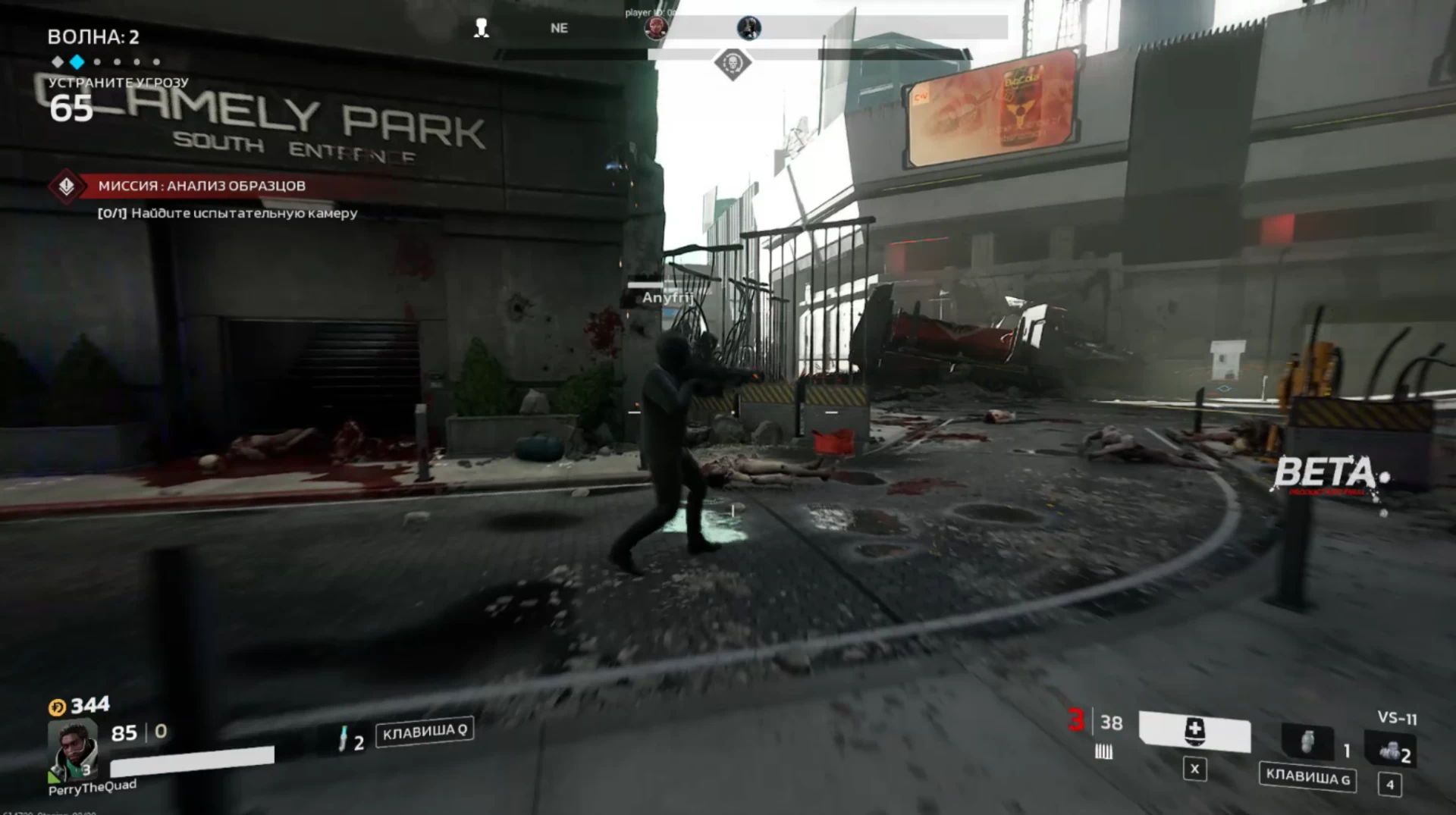Select the tool slot with count 2
Viewport: 1456px width, 815px height.
(x=1390, y=751)
